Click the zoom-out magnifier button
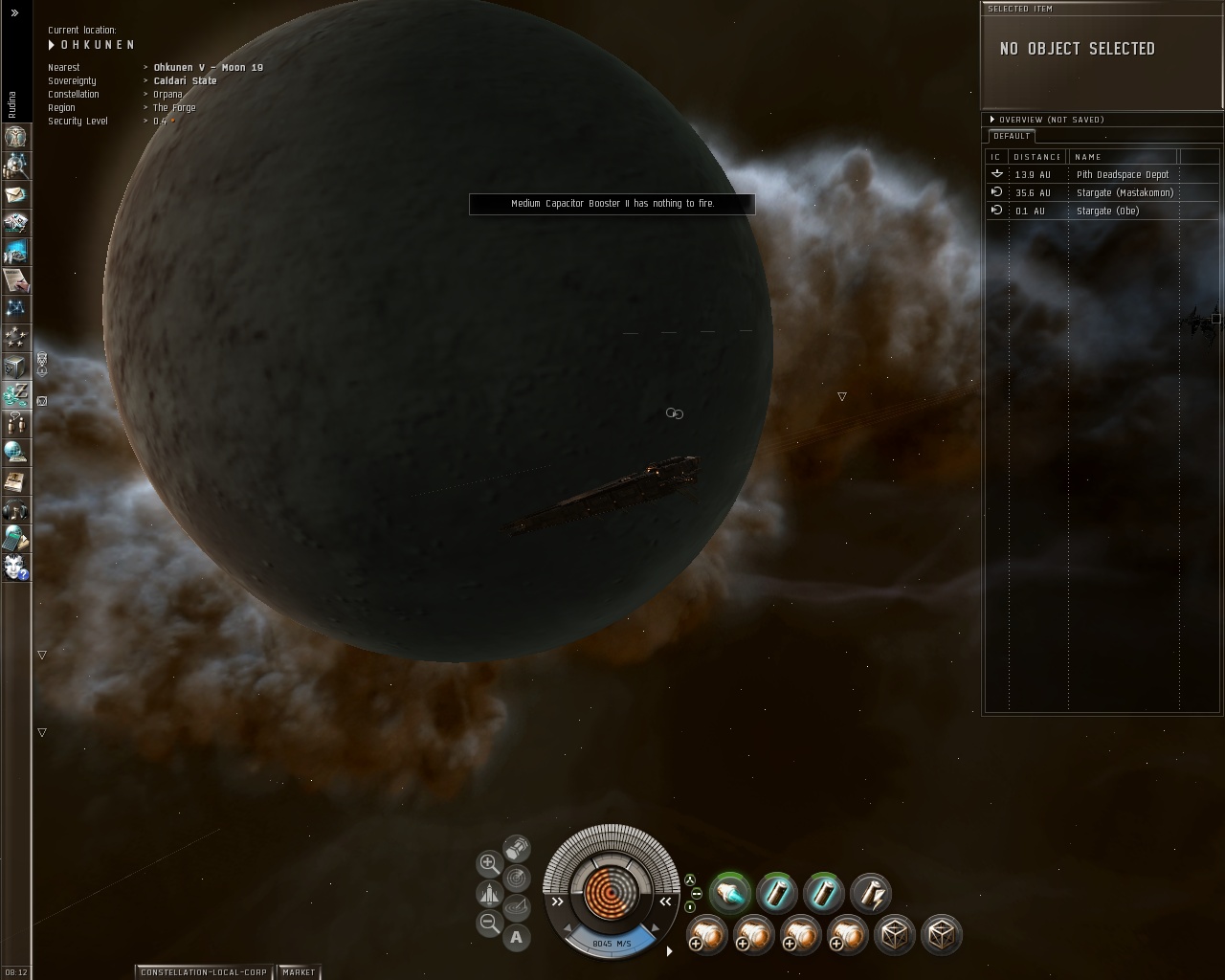 [489, 923]
